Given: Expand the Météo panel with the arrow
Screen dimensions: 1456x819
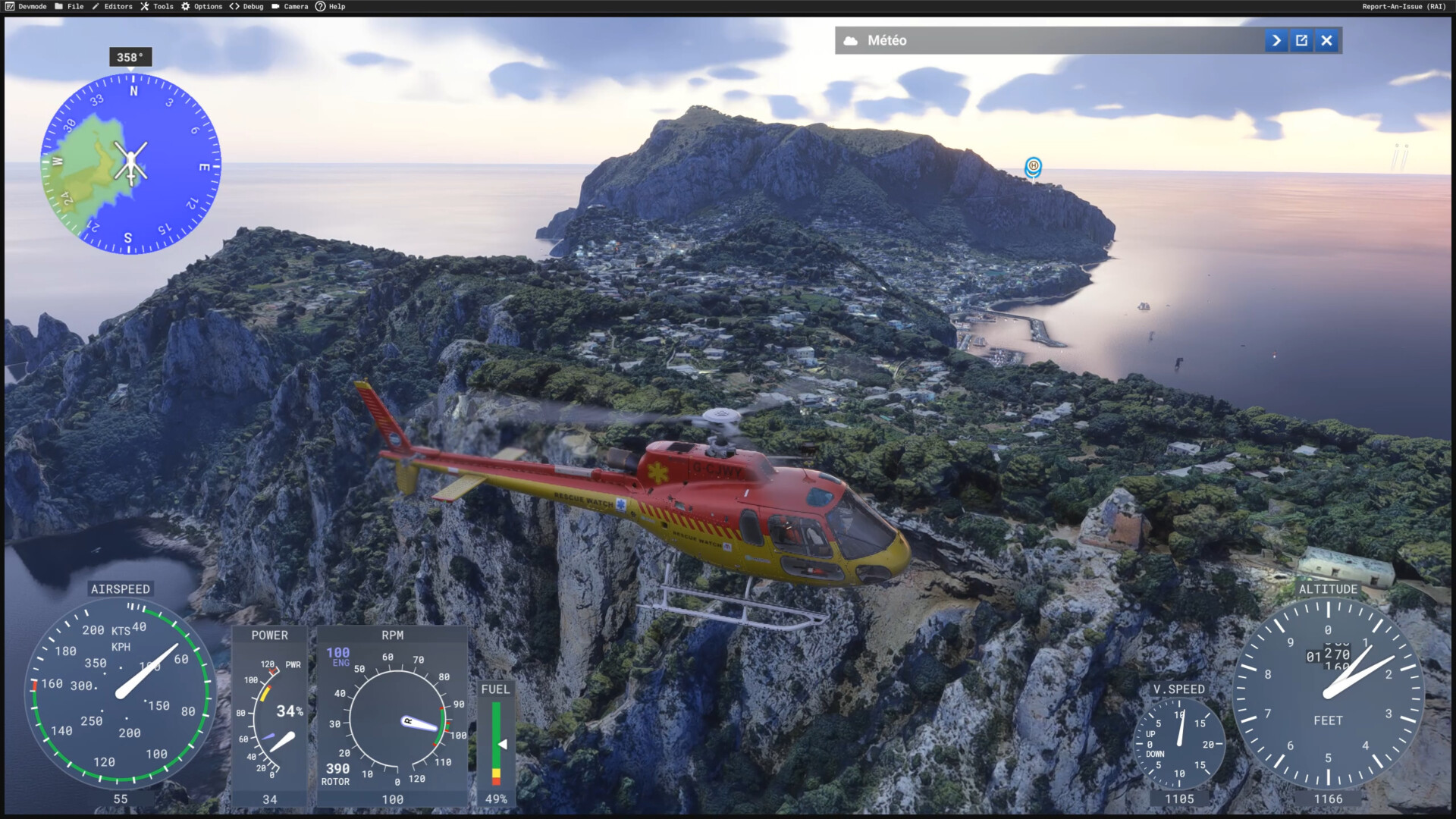Looking at the screenshot, I should pyautogui.click(x=1276, y=41).
